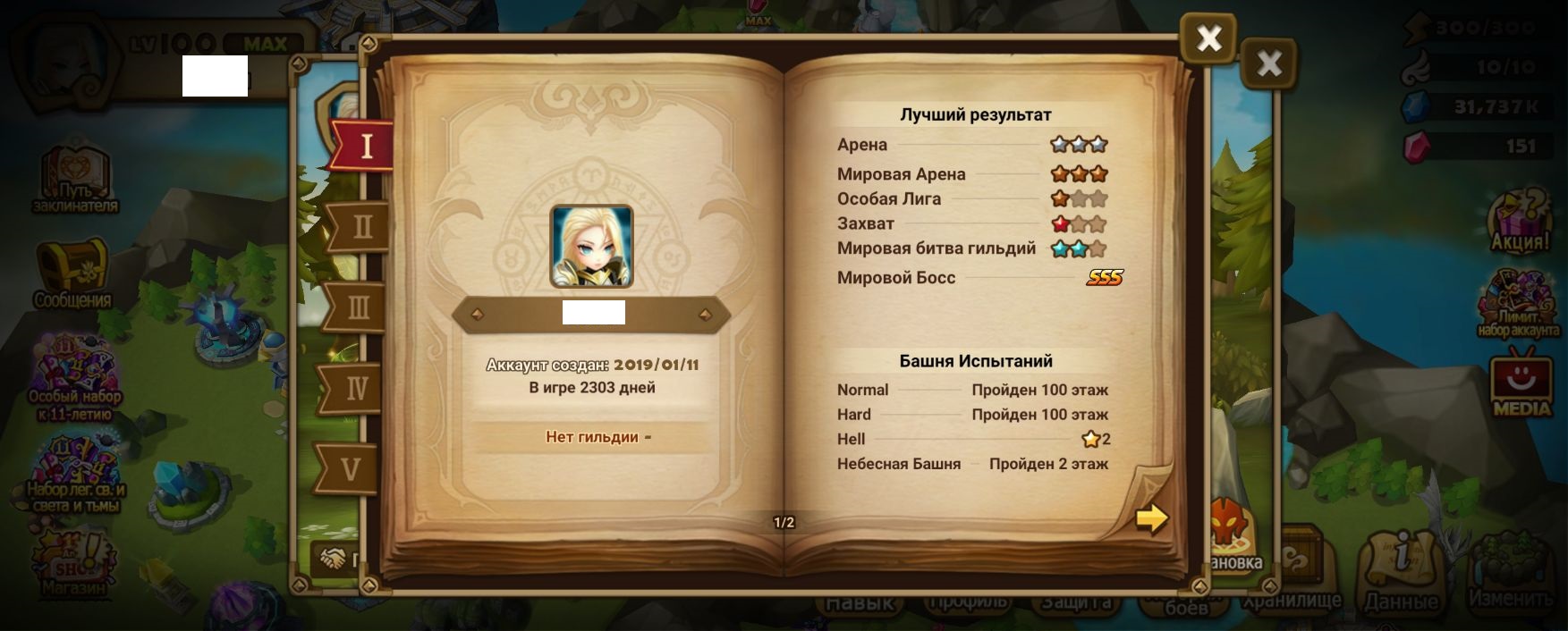Close the background panel behind the book
Image resolution: width=1568 pixels, height=631 pixels.
(1268, 63)
